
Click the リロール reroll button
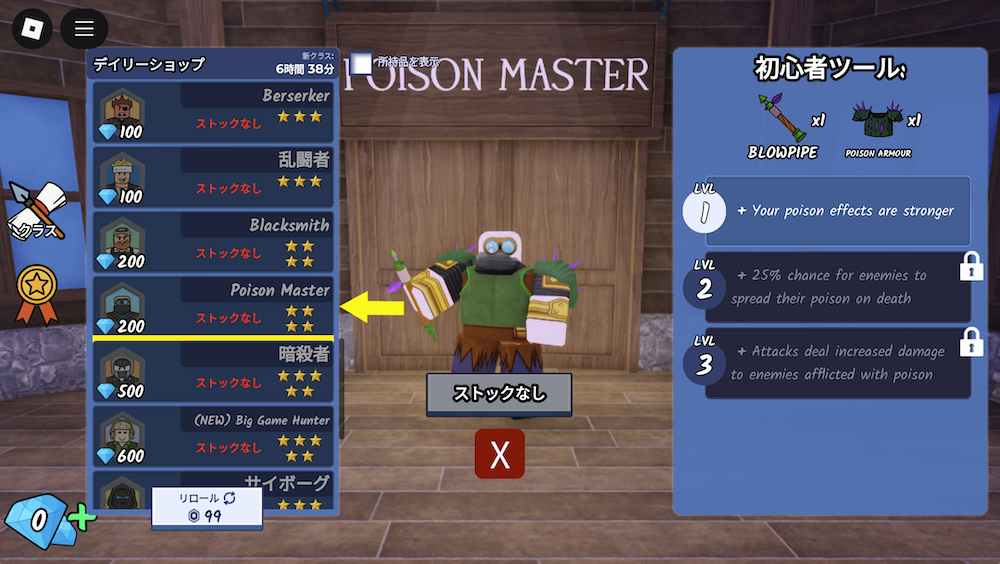click(x=207, y=507)
